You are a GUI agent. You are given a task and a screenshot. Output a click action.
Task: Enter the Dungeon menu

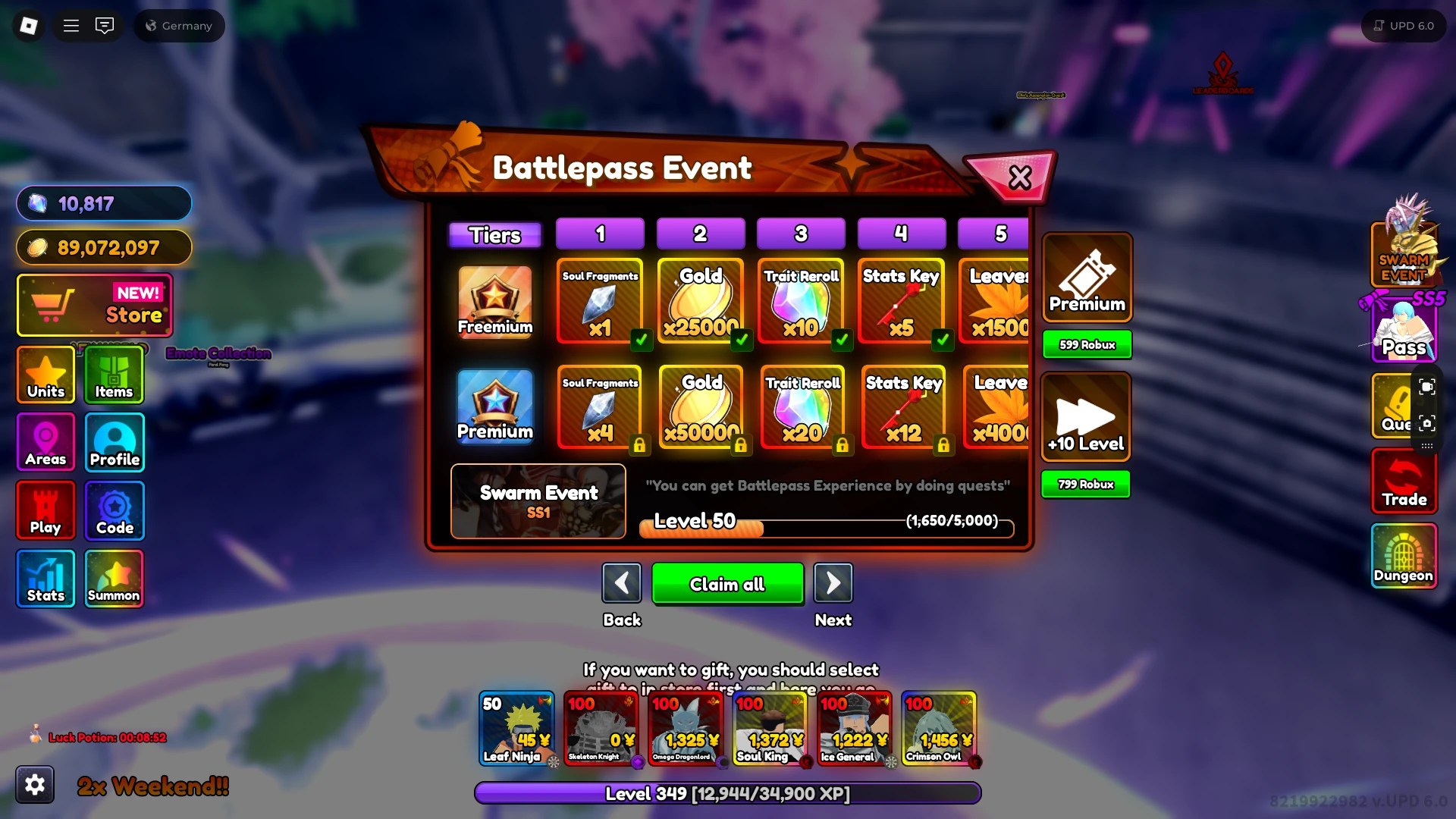[x=1404, y=557]
